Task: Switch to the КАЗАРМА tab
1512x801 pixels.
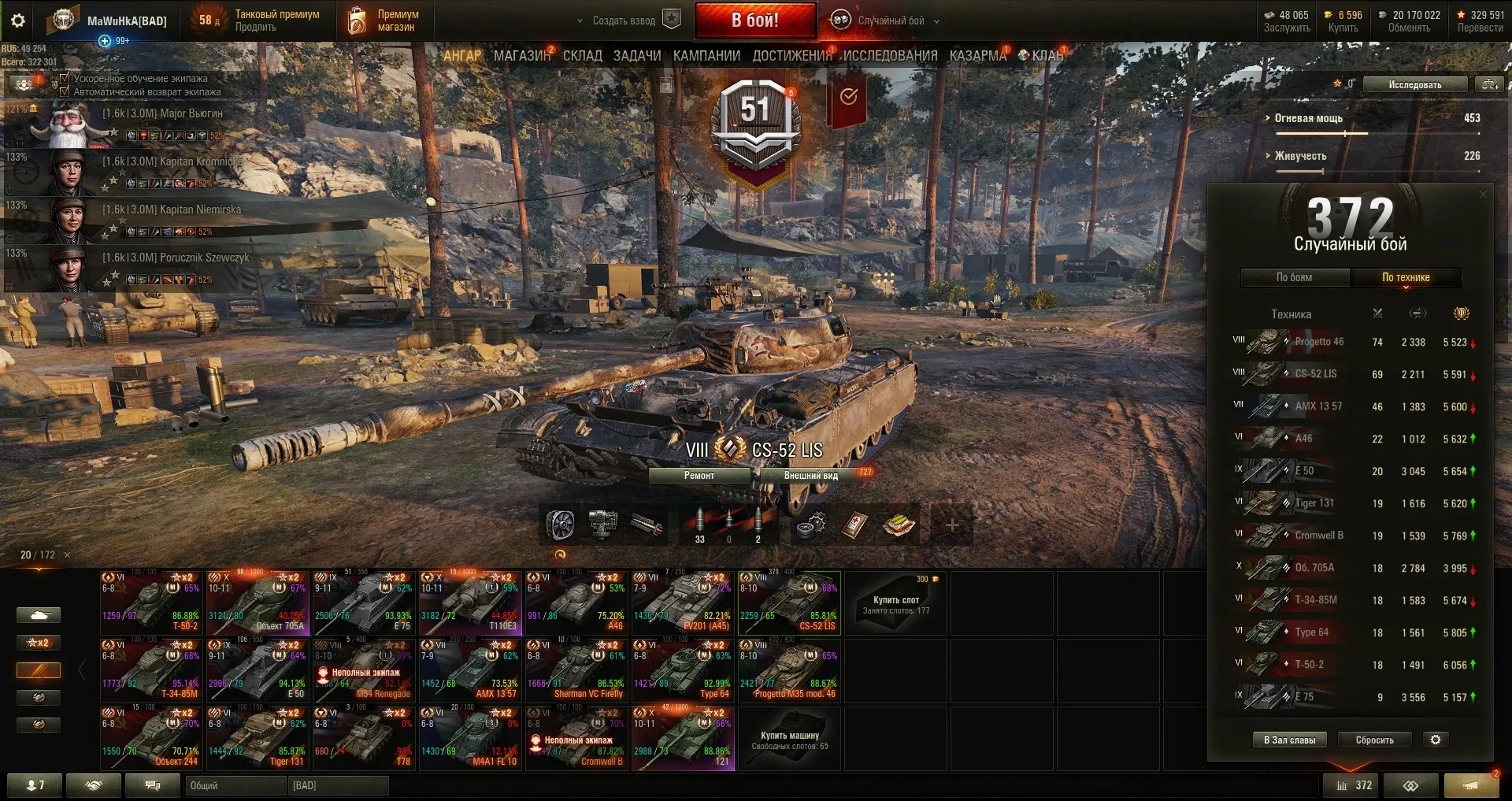Action: (x=977, y=56)
